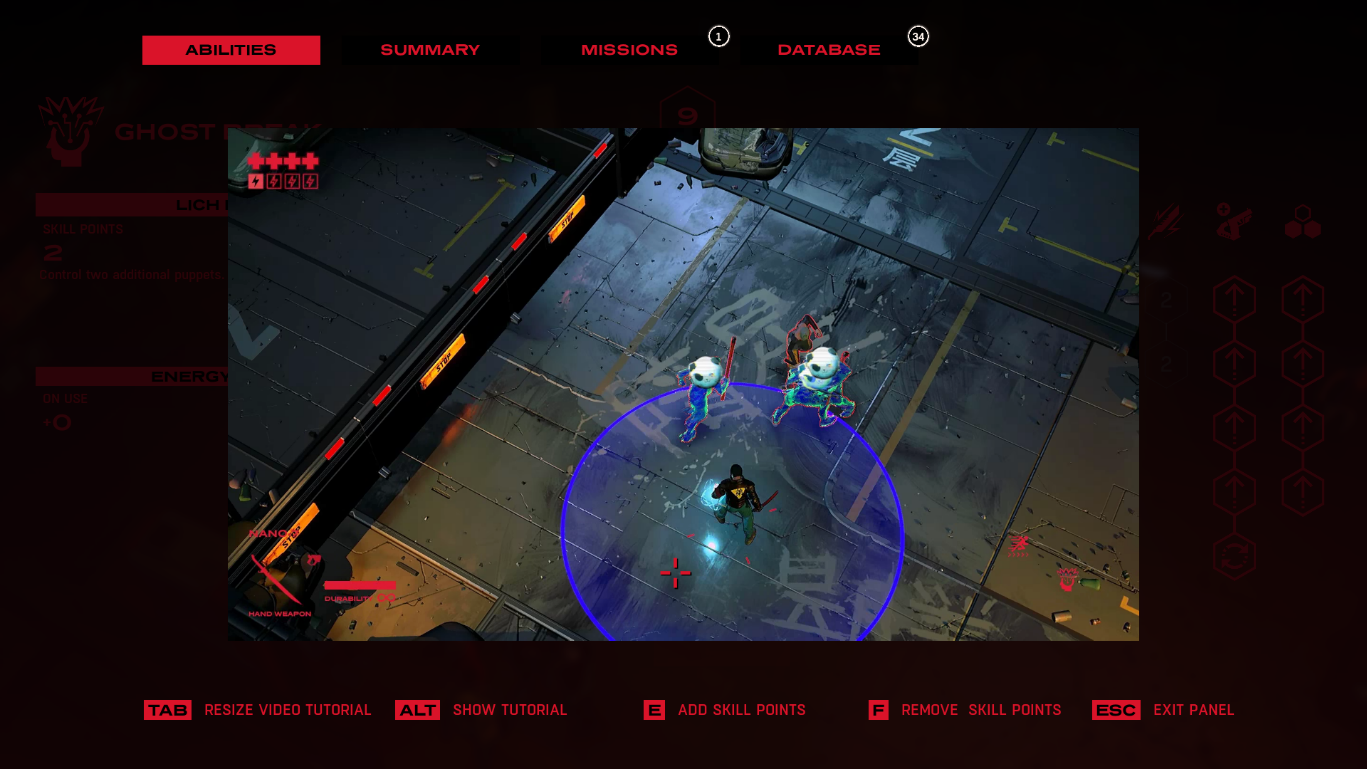The height and width of the screenshot is (769, 1367).
Task: Switch to the Summary tab
Action: pyautogui.click(x=430, y=49)
